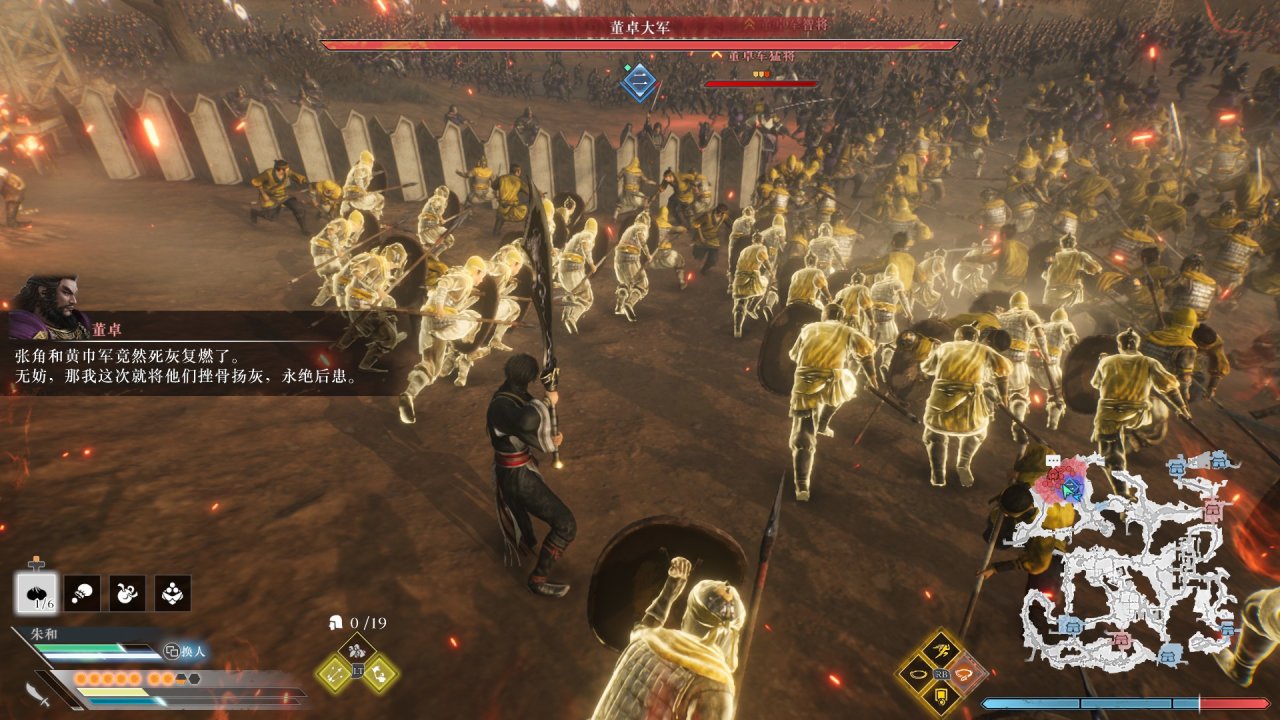This screenshot has height=720, width=1280.
Task: Click the 换人 character swap button
Action: (x=184, y=651)
